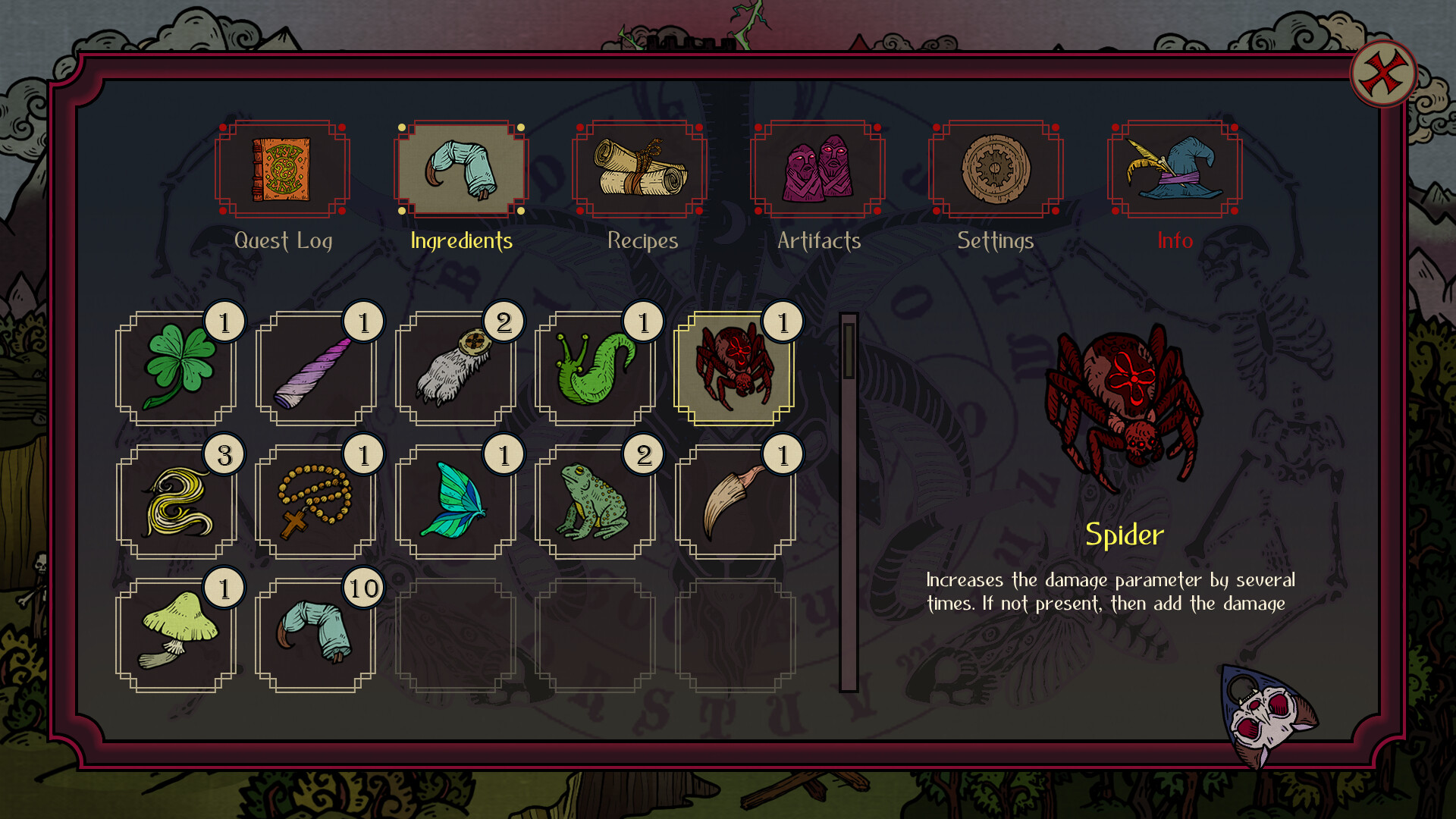1456x819 pixels.
Task: Open the Artifacts tab
Action: [817, 169]
